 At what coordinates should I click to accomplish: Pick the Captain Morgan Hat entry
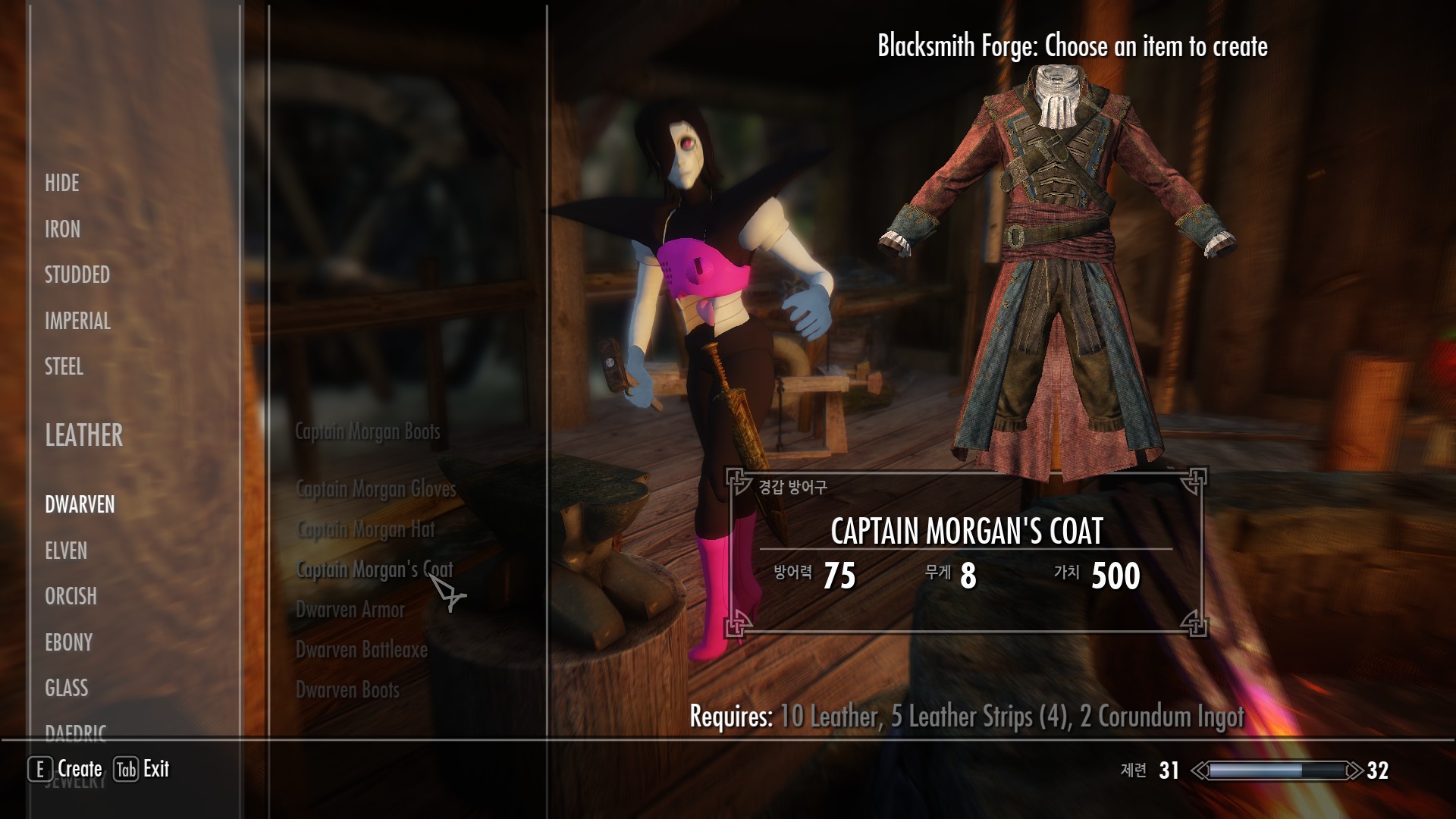[x=366, y=529]
